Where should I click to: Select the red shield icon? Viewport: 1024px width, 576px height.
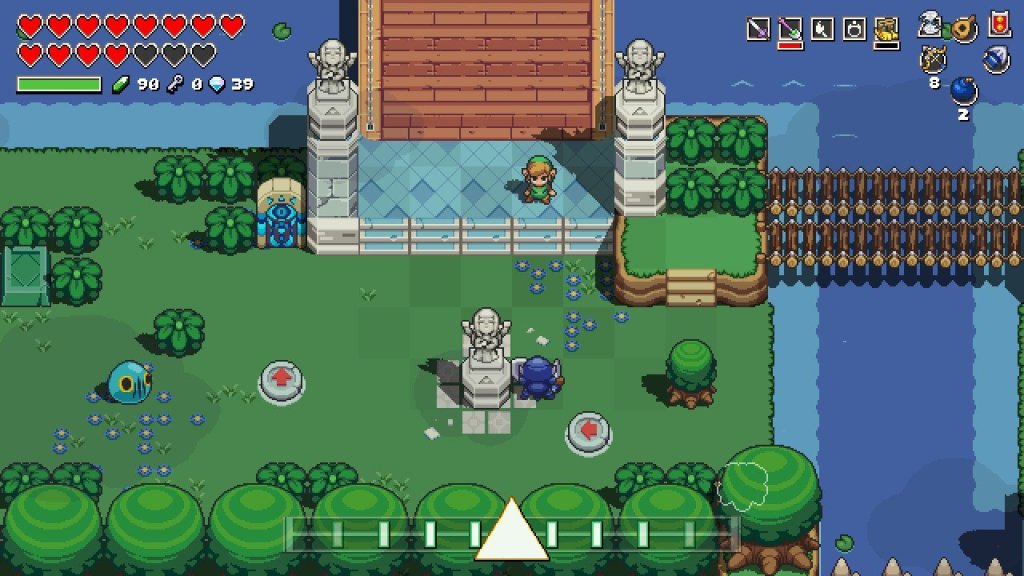pyautogui.click(x=997, y=24)
